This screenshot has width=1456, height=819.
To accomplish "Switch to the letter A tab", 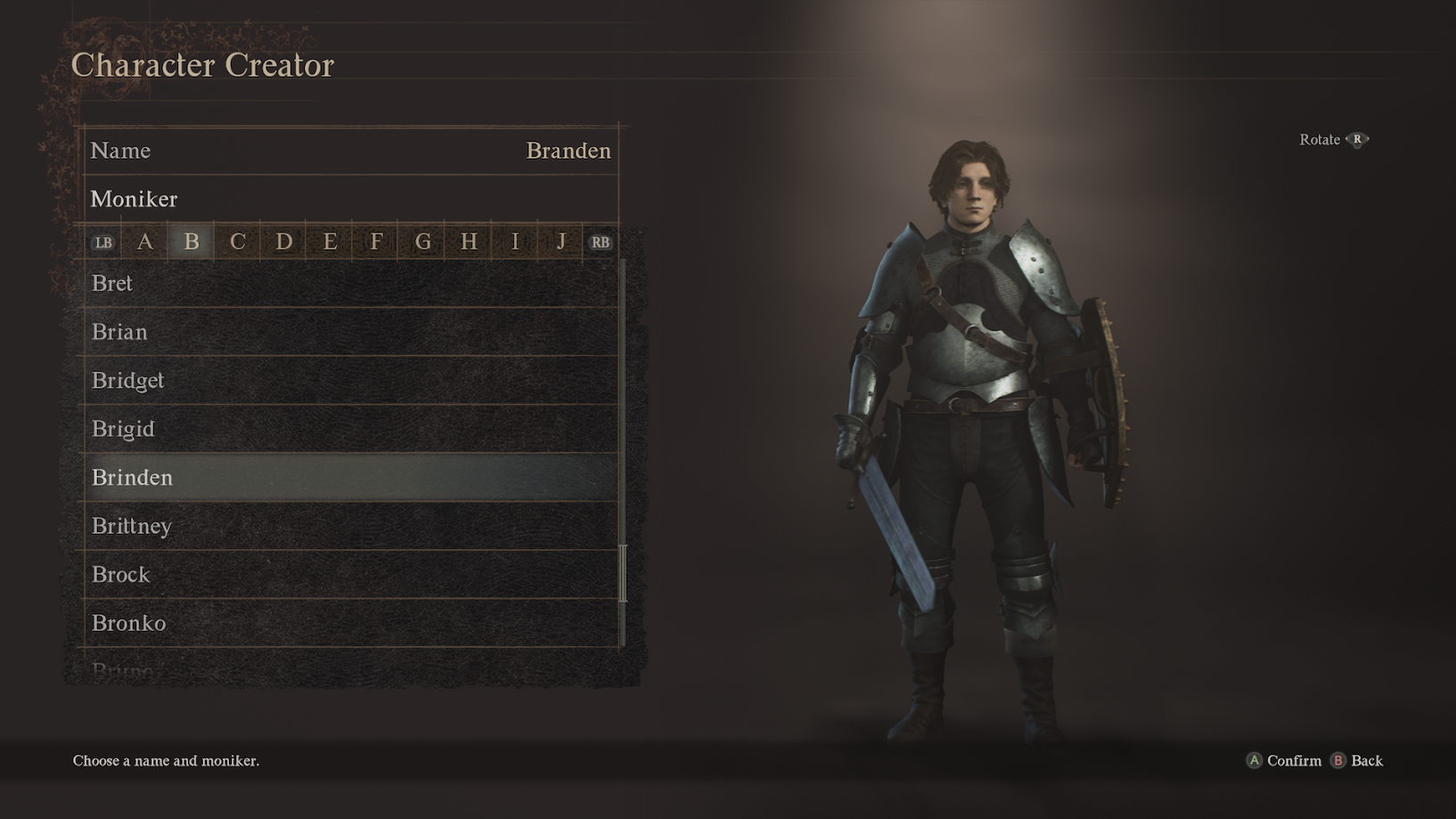I will click(145, 242).
